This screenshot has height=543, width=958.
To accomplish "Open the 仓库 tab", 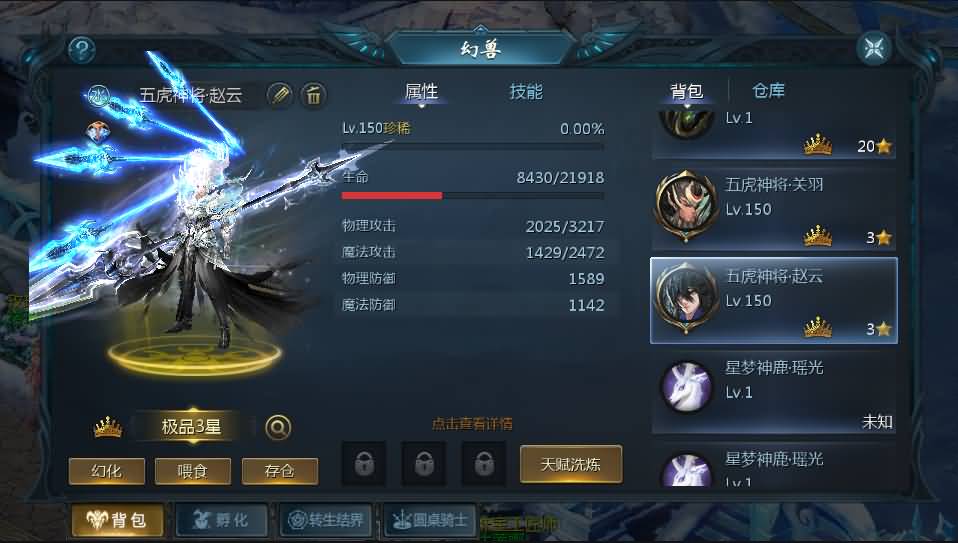I will coord(768,91).
